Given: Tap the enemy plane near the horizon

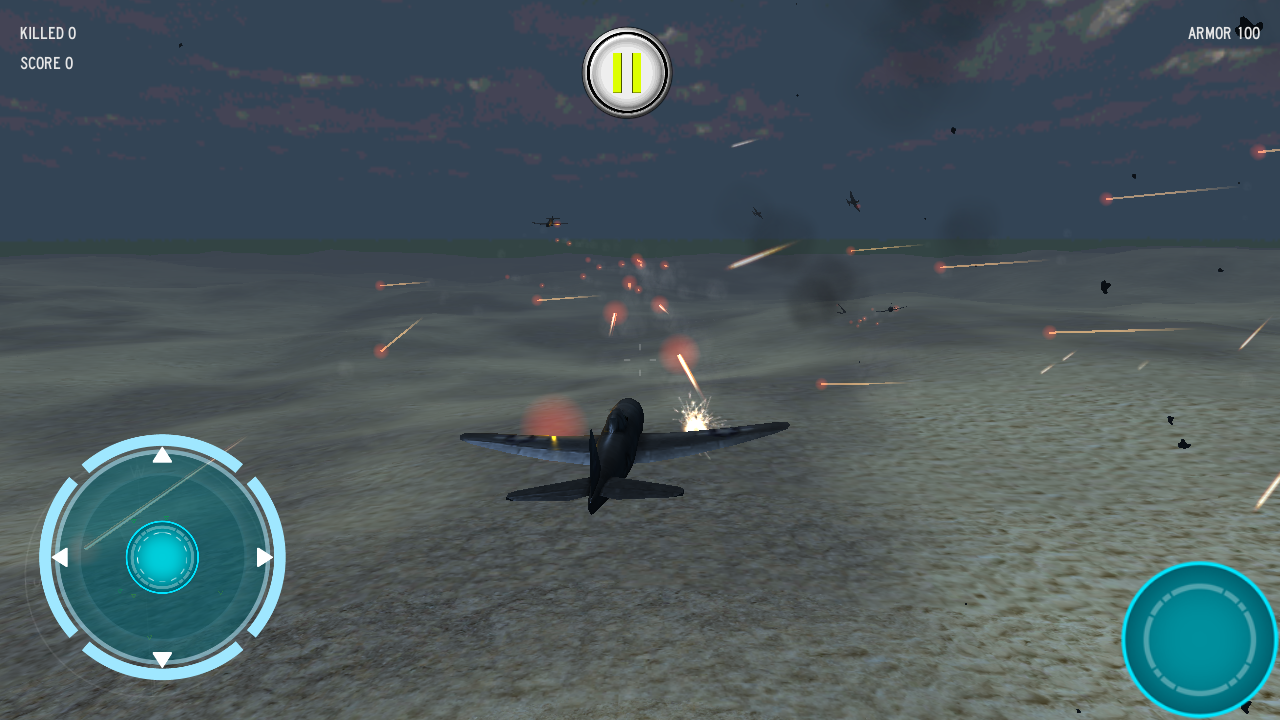Looking at the screenshot, I should pos(548,222).
